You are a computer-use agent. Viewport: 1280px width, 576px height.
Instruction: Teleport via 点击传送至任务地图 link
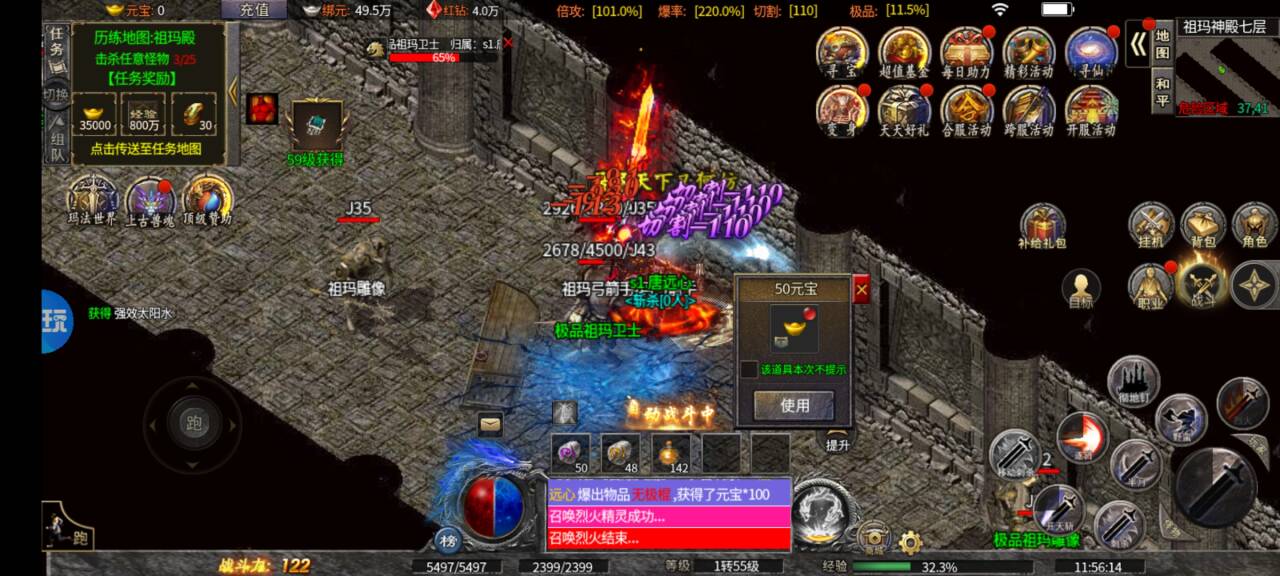pyautogui.click(x=146, y=148)
